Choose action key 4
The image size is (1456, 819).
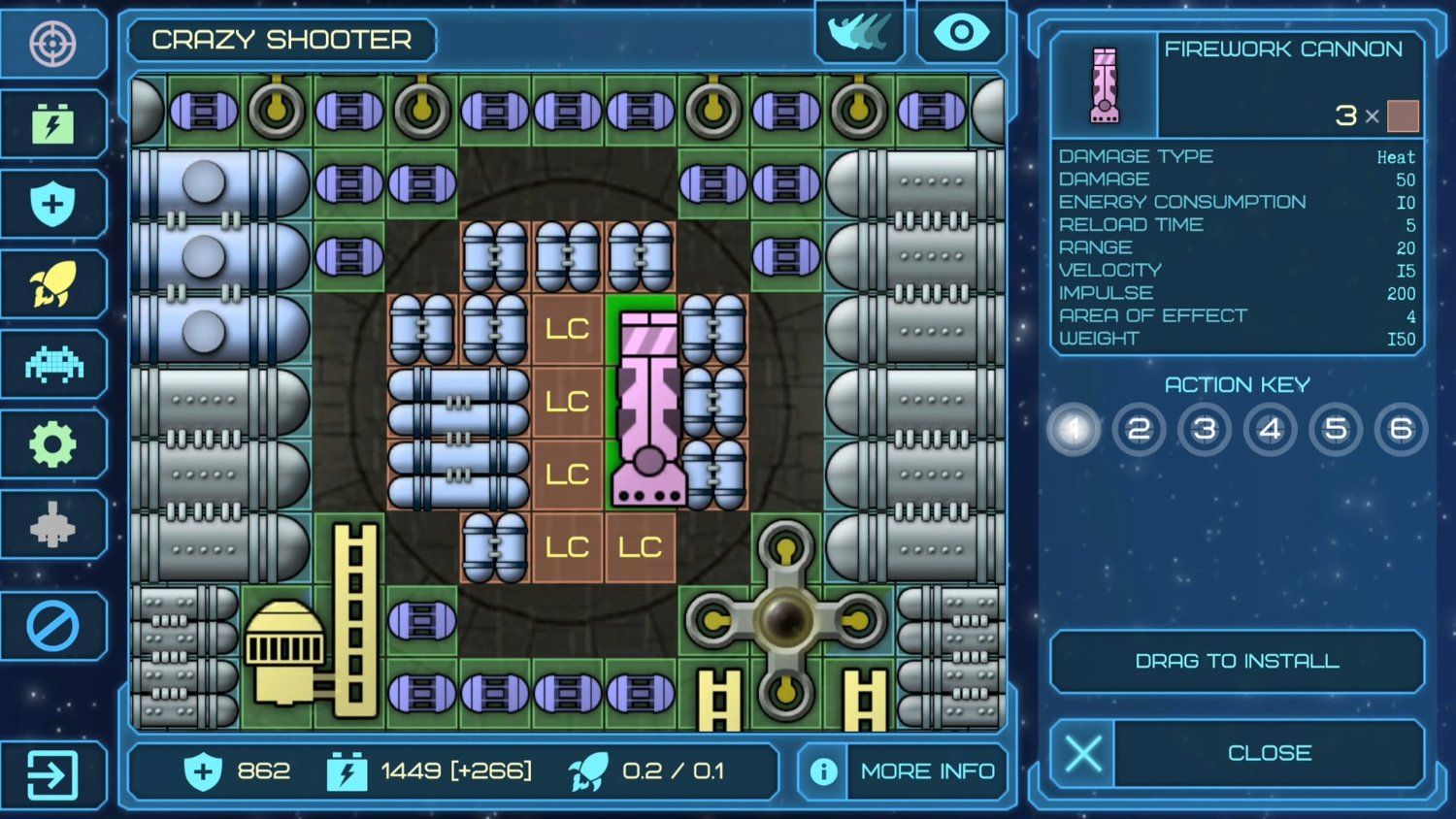tap(1270, 429)
